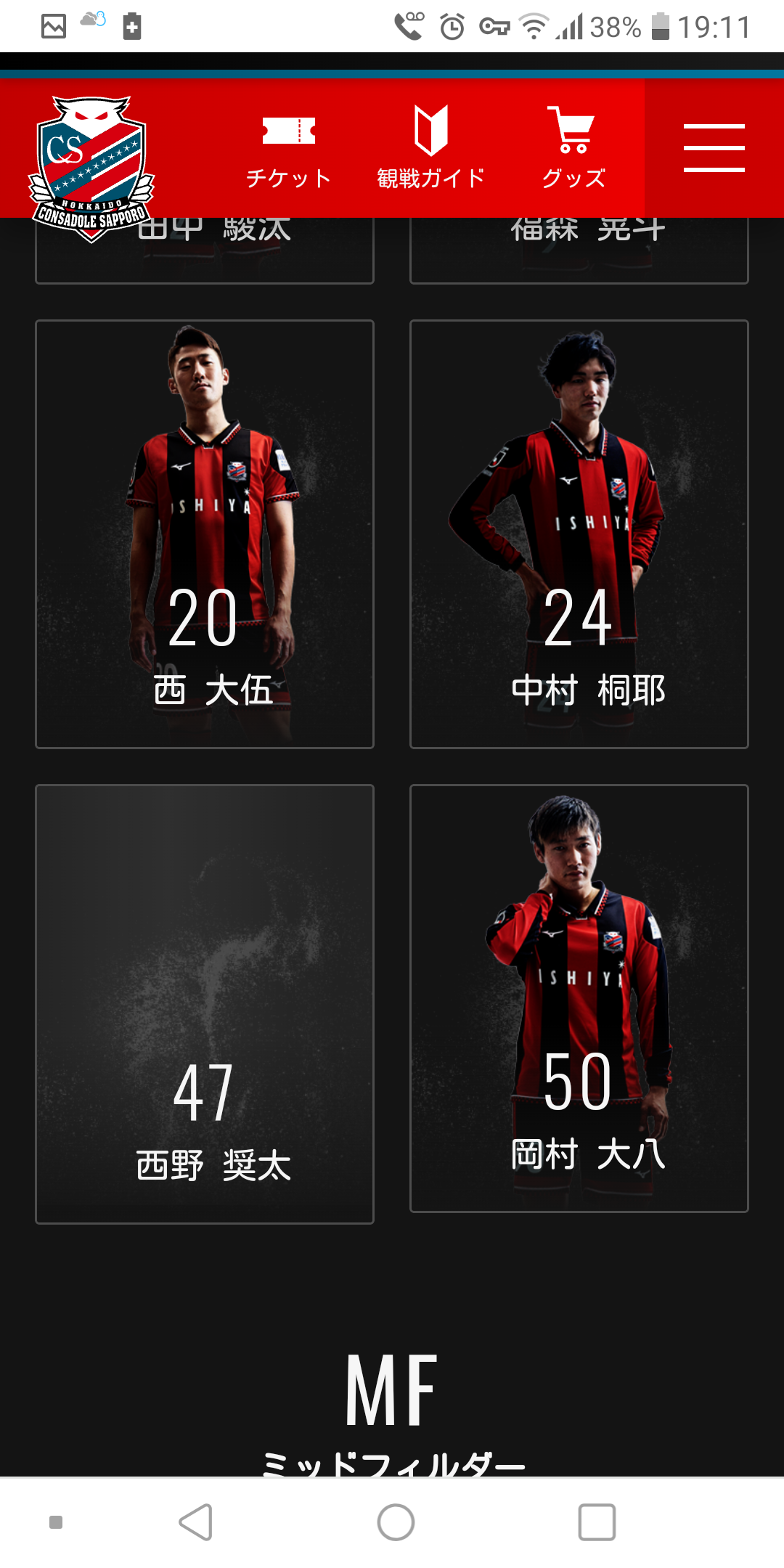Choose player card number 50 岡村 大八

[579, 998]
